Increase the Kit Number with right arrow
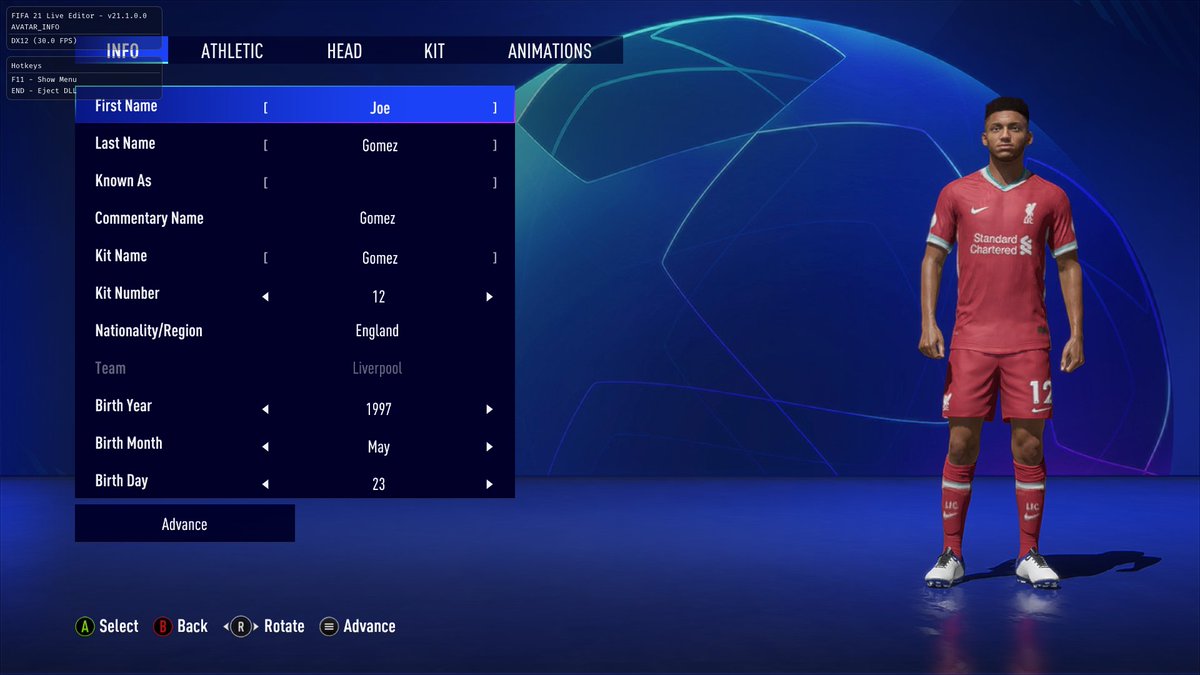The height and width of the screenshot is (675, 1200). point(490,297)
